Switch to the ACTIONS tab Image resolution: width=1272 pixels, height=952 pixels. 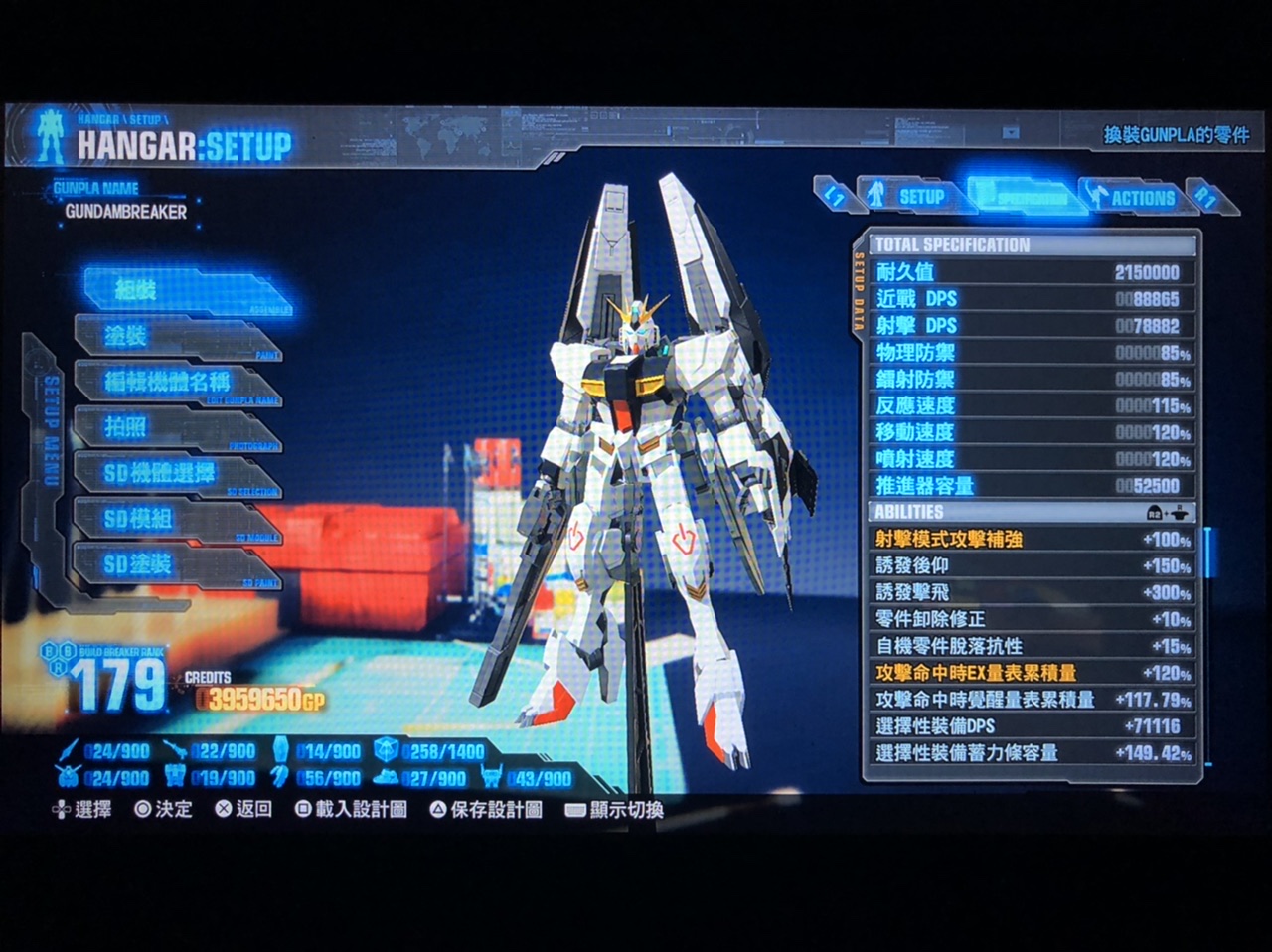[1135, 197]
